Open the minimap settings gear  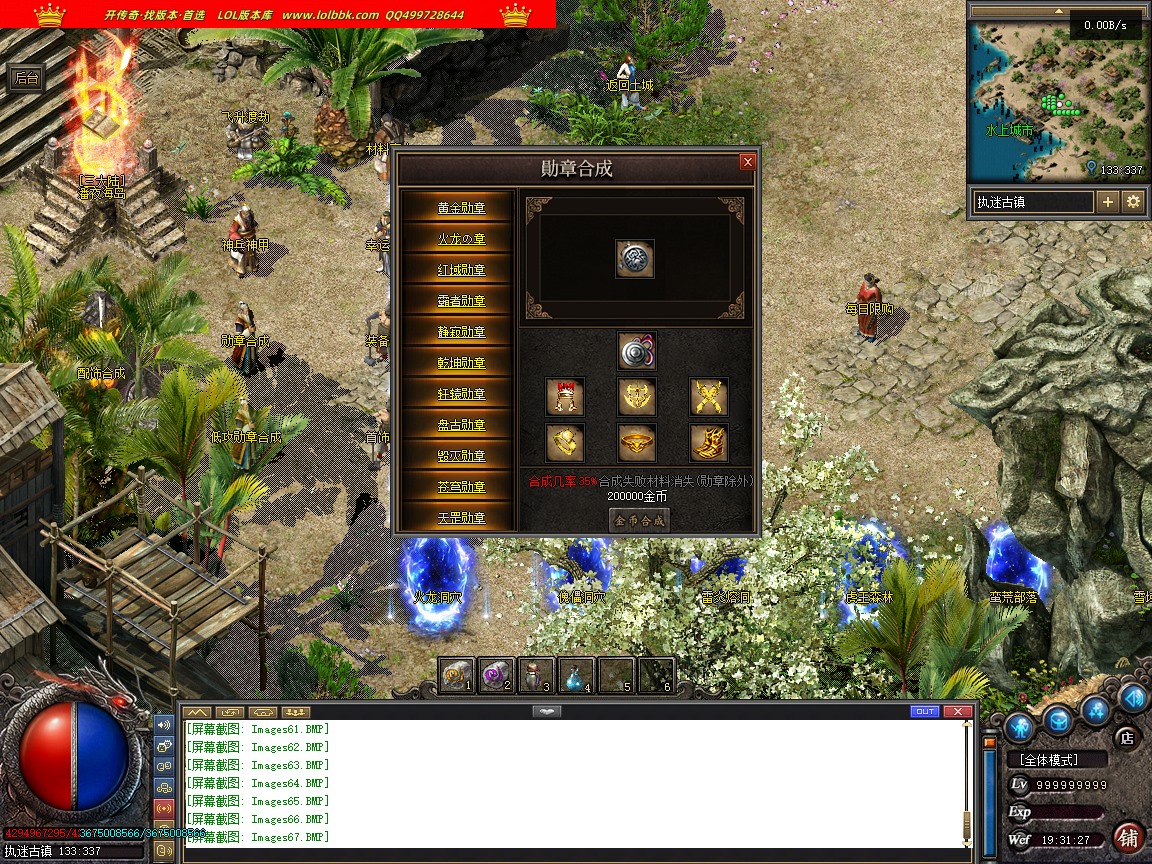point(1133,202)
